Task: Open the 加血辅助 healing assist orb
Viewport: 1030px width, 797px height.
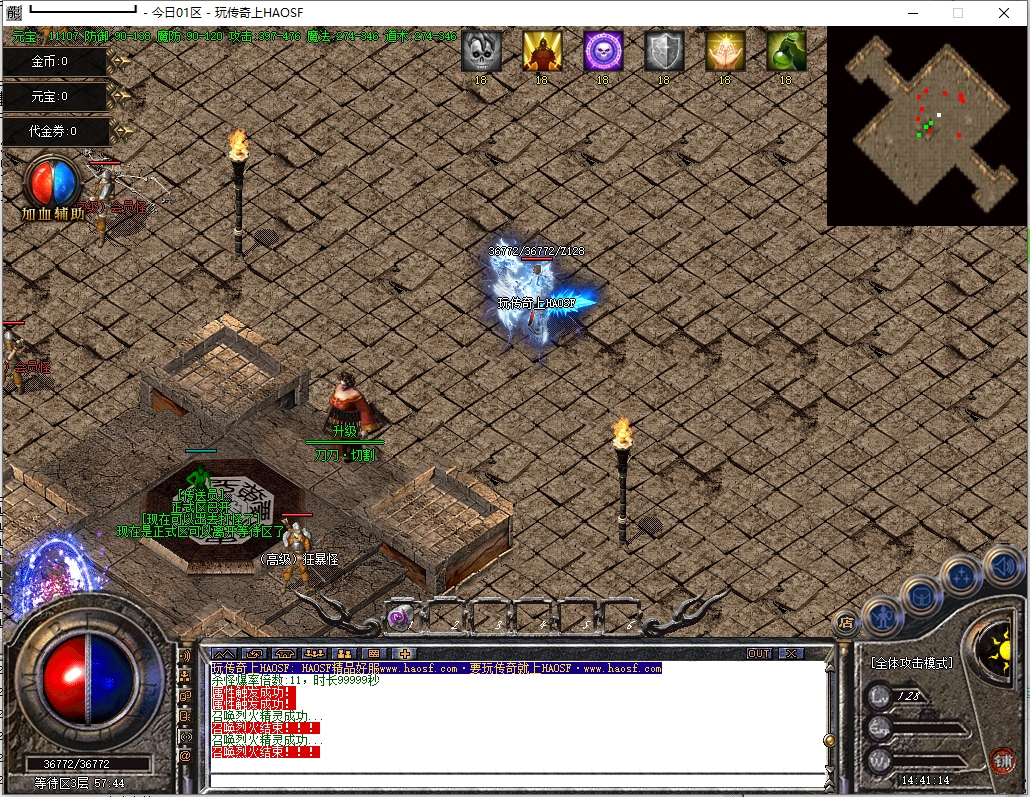Action: (53, 181)
